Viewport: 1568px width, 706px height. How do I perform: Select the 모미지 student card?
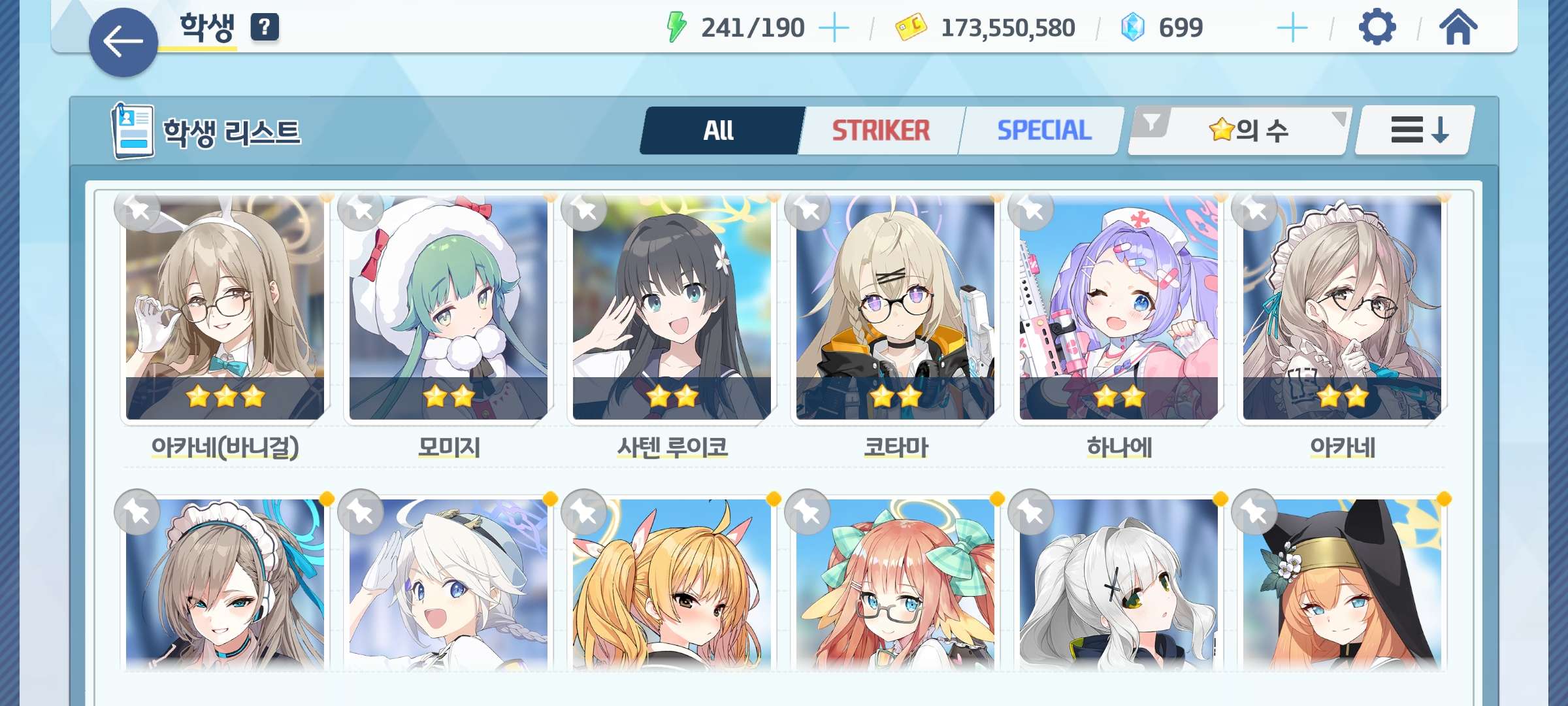(x=448, y=307)
